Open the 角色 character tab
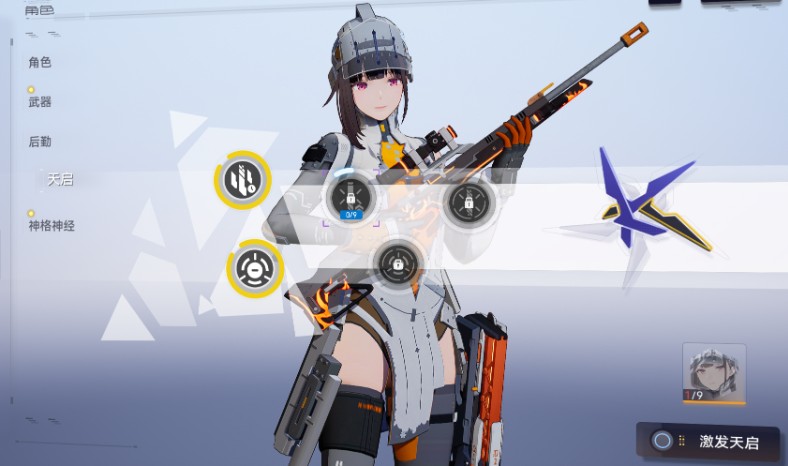 [x=40, y=63]
